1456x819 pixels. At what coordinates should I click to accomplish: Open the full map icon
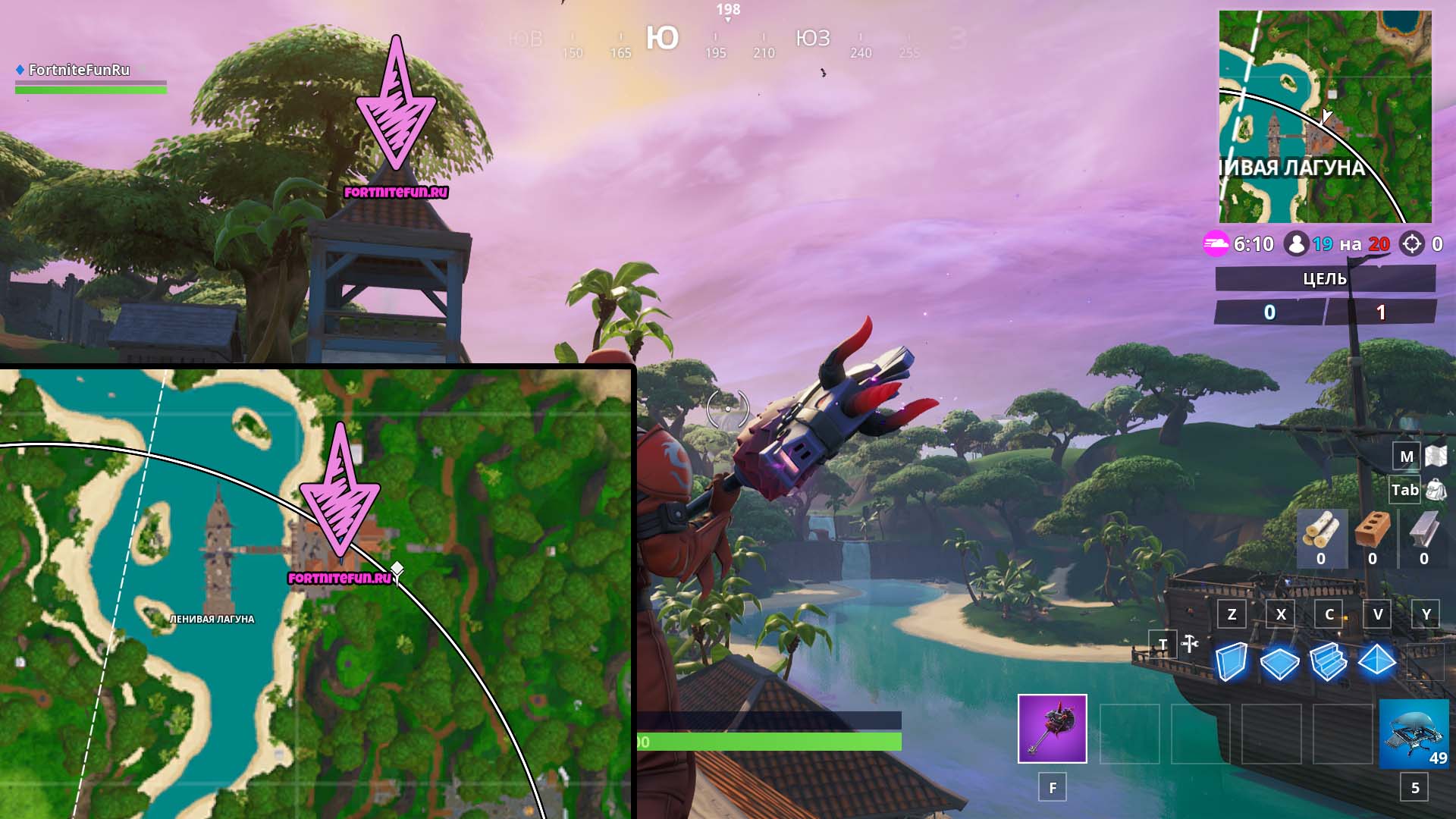(1436, 456)
